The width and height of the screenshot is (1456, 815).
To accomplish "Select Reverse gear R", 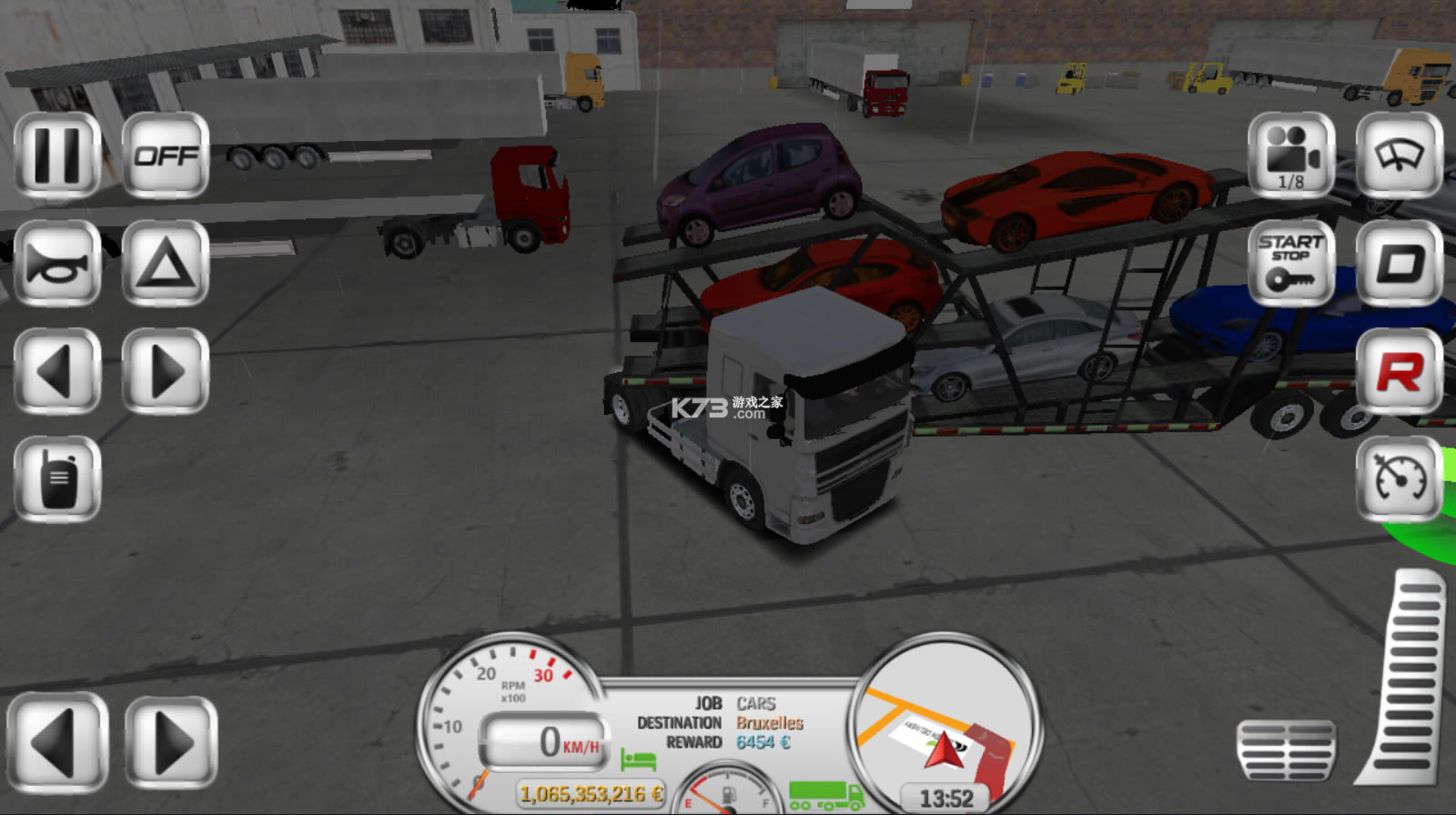I will click(1399, 371).
